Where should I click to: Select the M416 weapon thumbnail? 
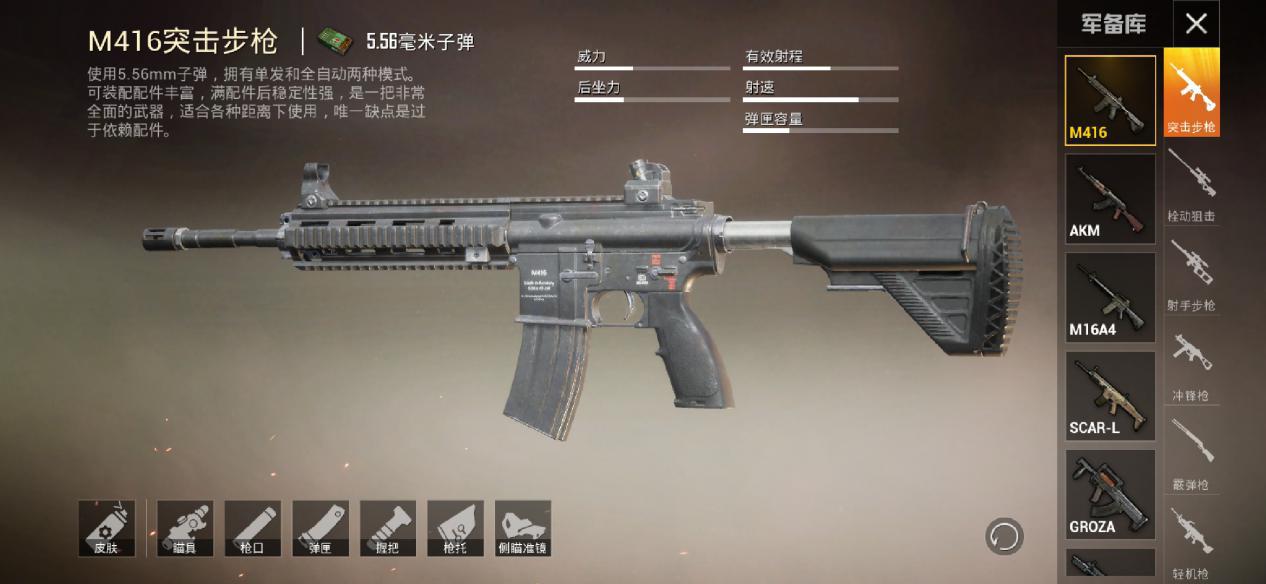click(1110, 100)
